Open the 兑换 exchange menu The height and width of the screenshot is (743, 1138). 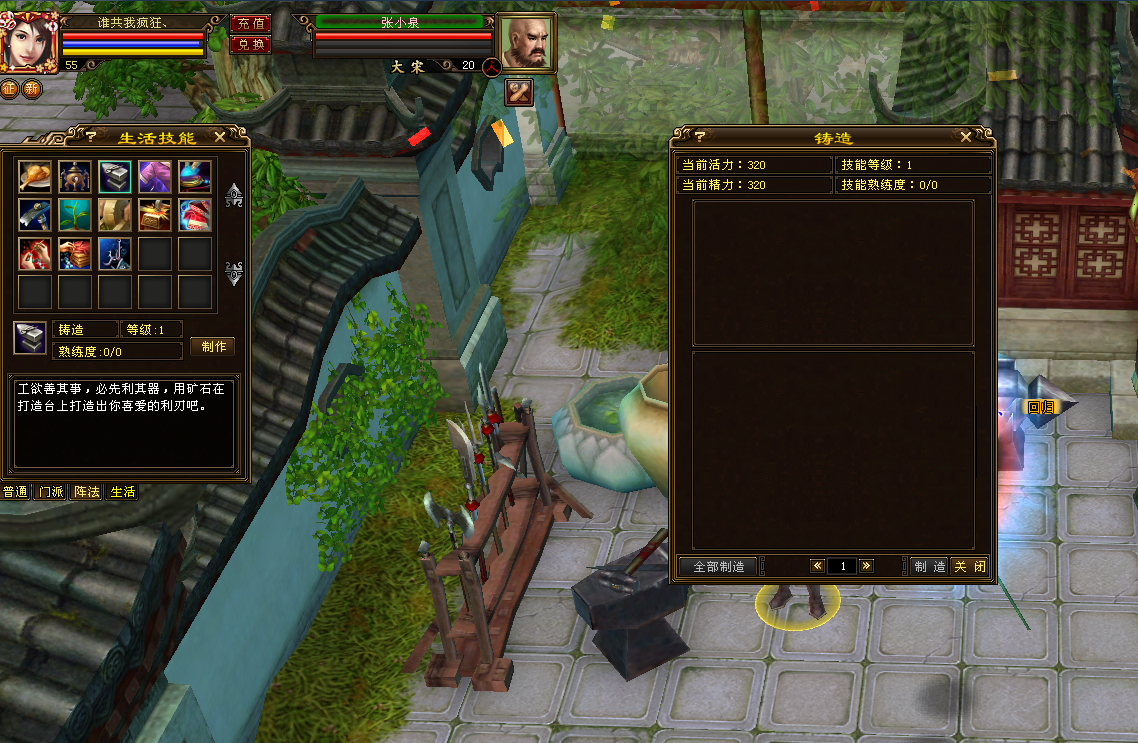[x=250, y=44]
